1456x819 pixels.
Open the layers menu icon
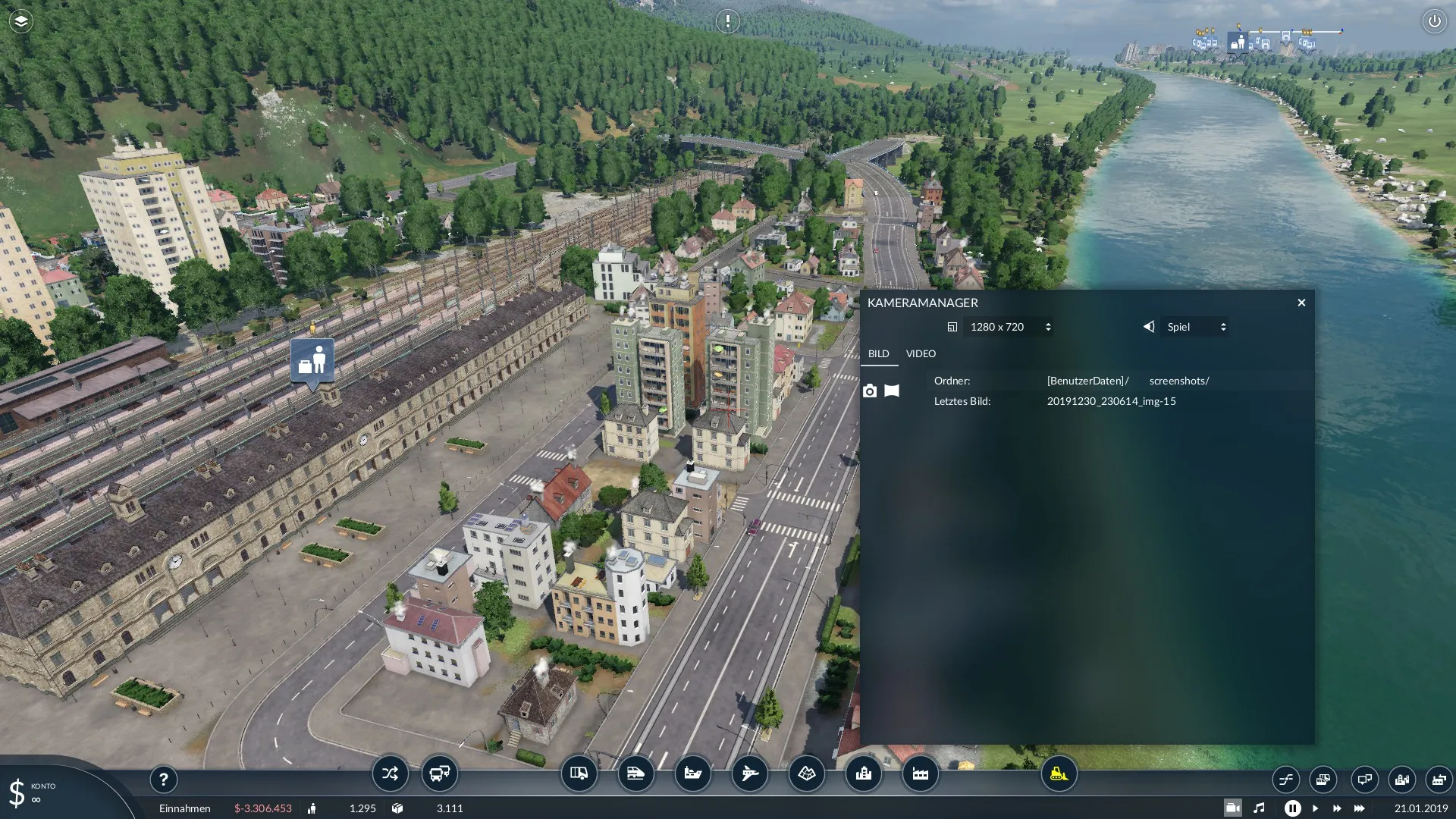point(20,21)
